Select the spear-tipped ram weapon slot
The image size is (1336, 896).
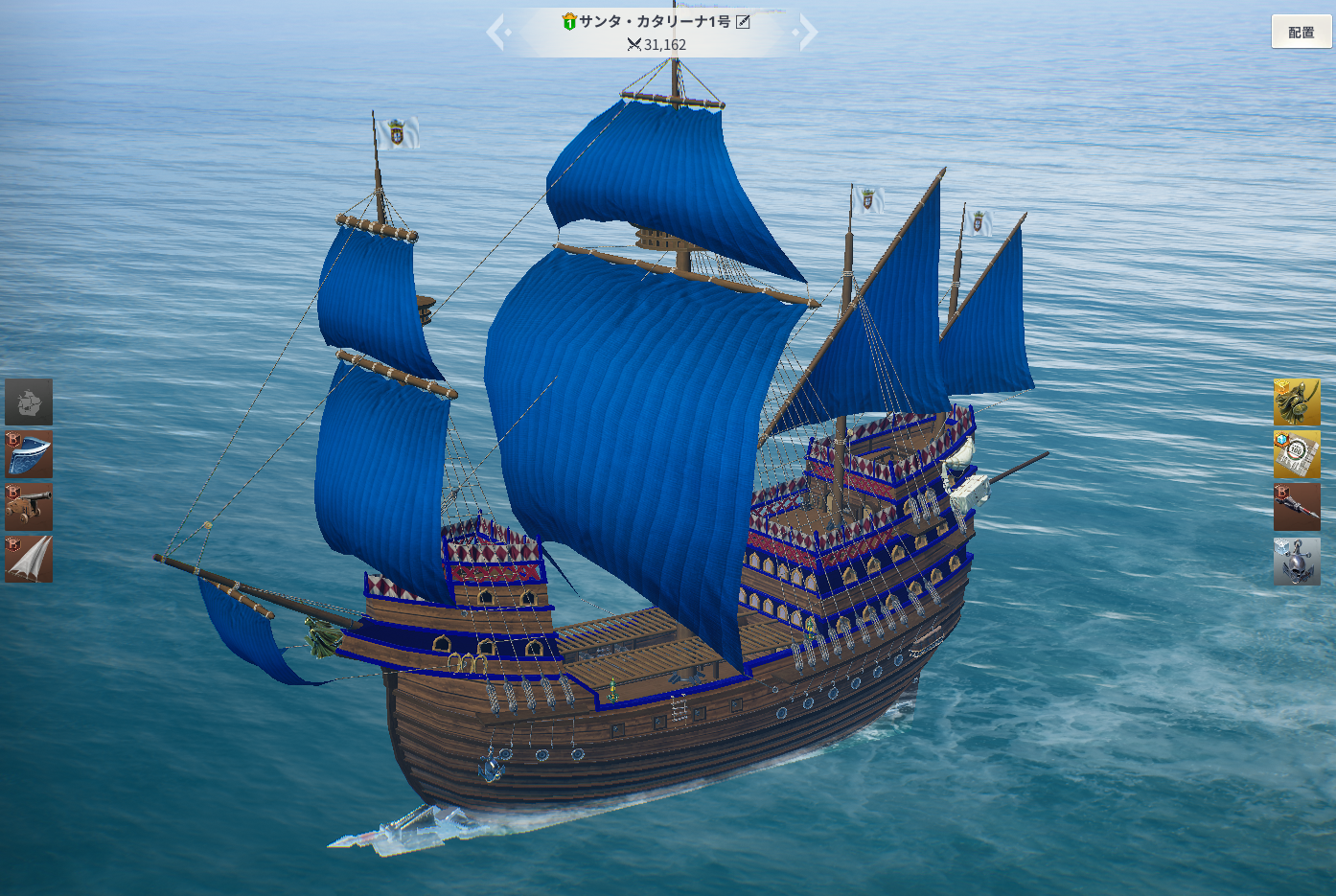pos(1297,507)
